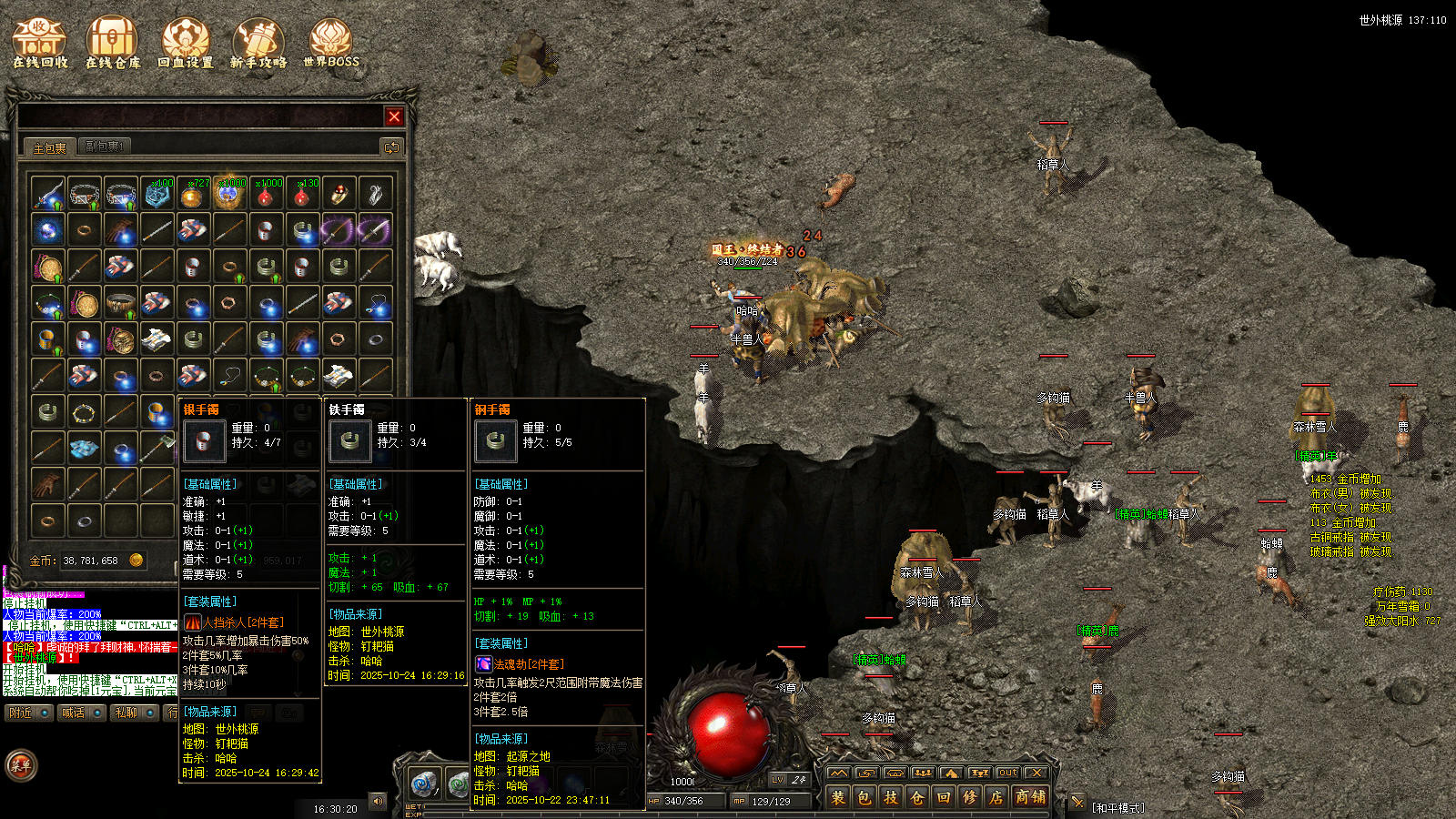Open the 技 skills panel button
Viewport: 1456px width, 819px height.
(890, 797)
